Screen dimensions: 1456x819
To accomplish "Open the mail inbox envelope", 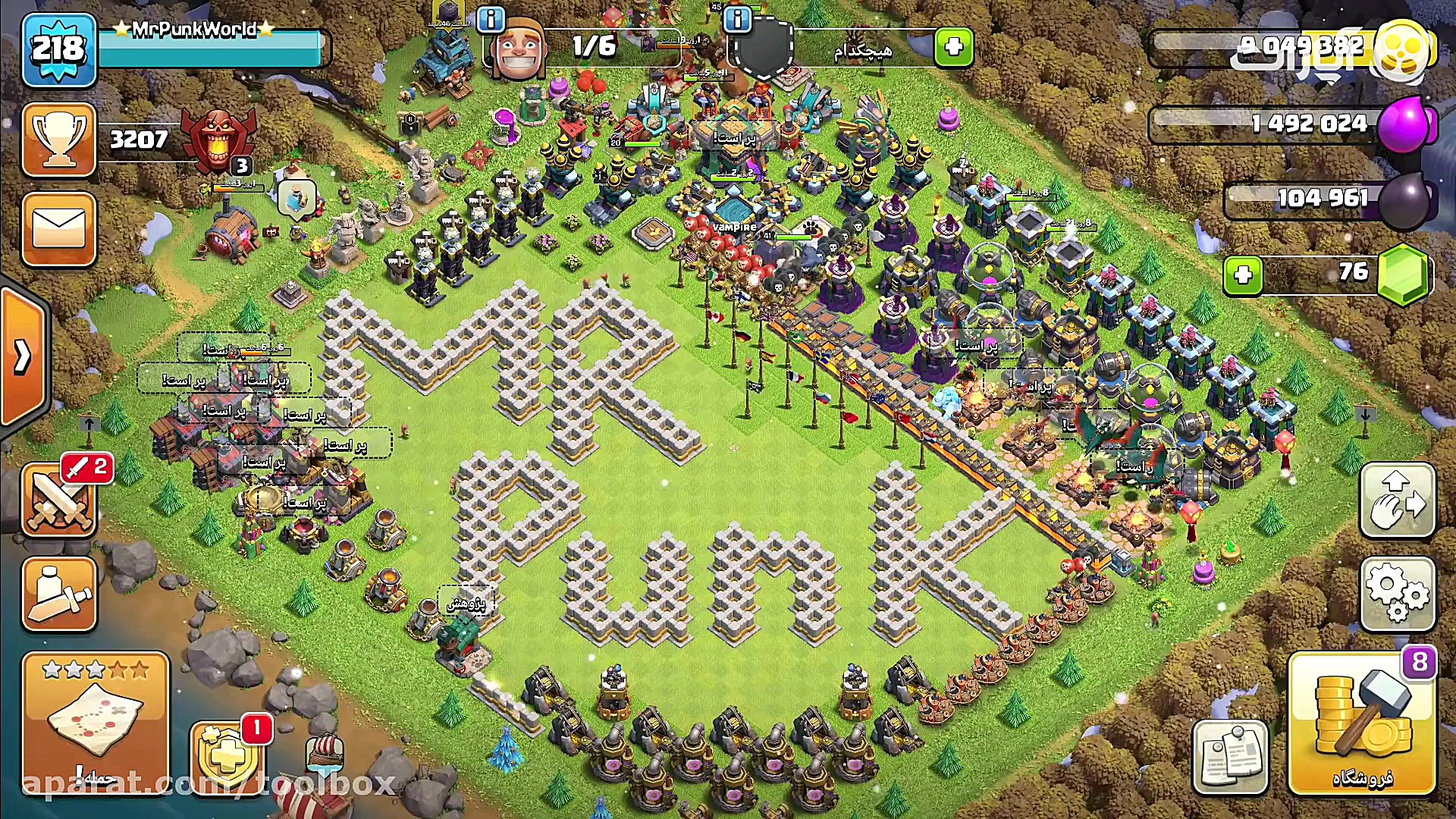I will (x=59, y=228).
